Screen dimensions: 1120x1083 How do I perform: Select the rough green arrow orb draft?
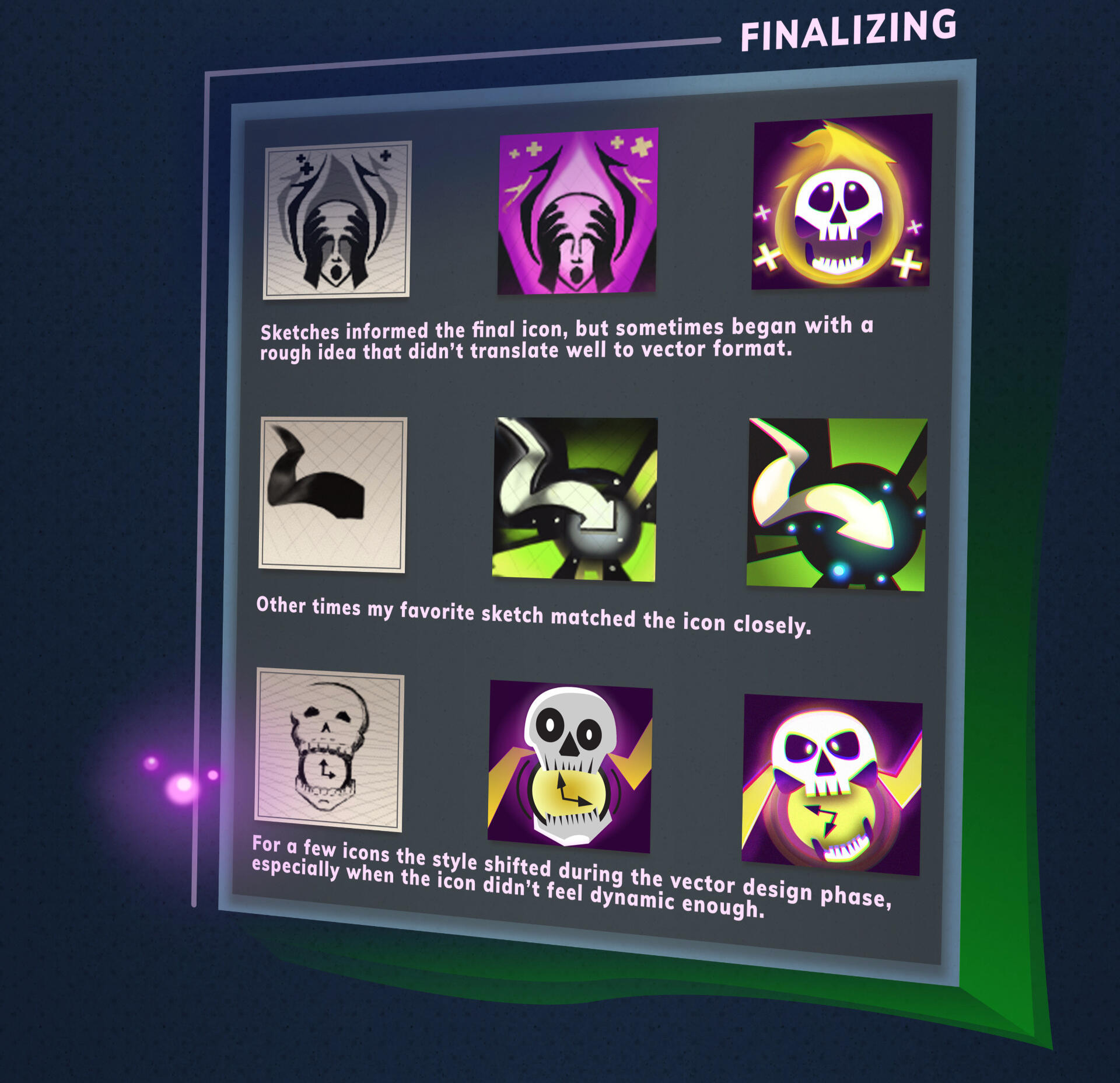[x=575, y=499]
